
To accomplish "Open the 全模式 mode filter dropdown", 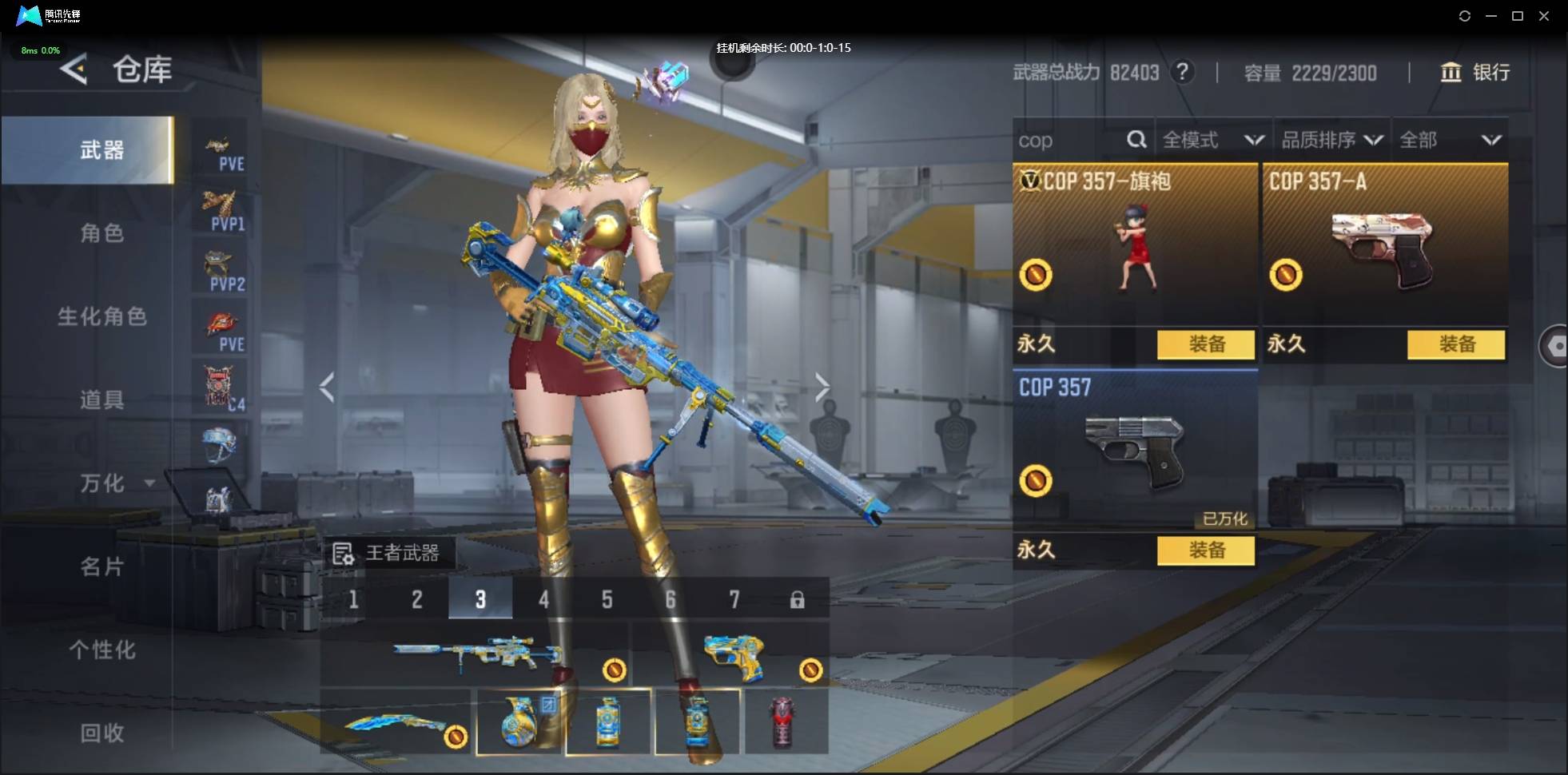I will pos(1212,141).
